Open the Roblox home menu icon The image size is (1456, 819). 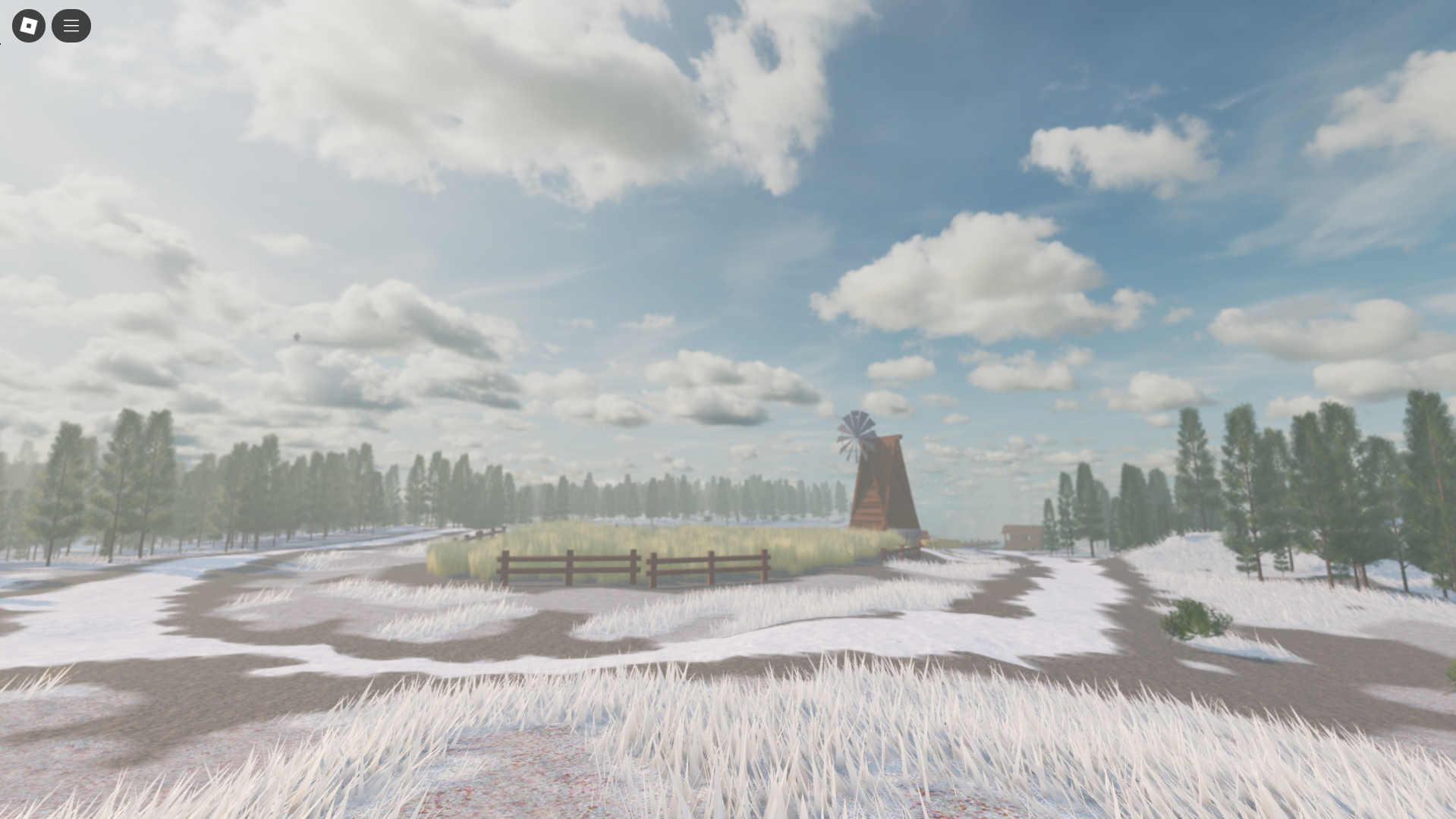pyautogui.click(x=28, y=25)
